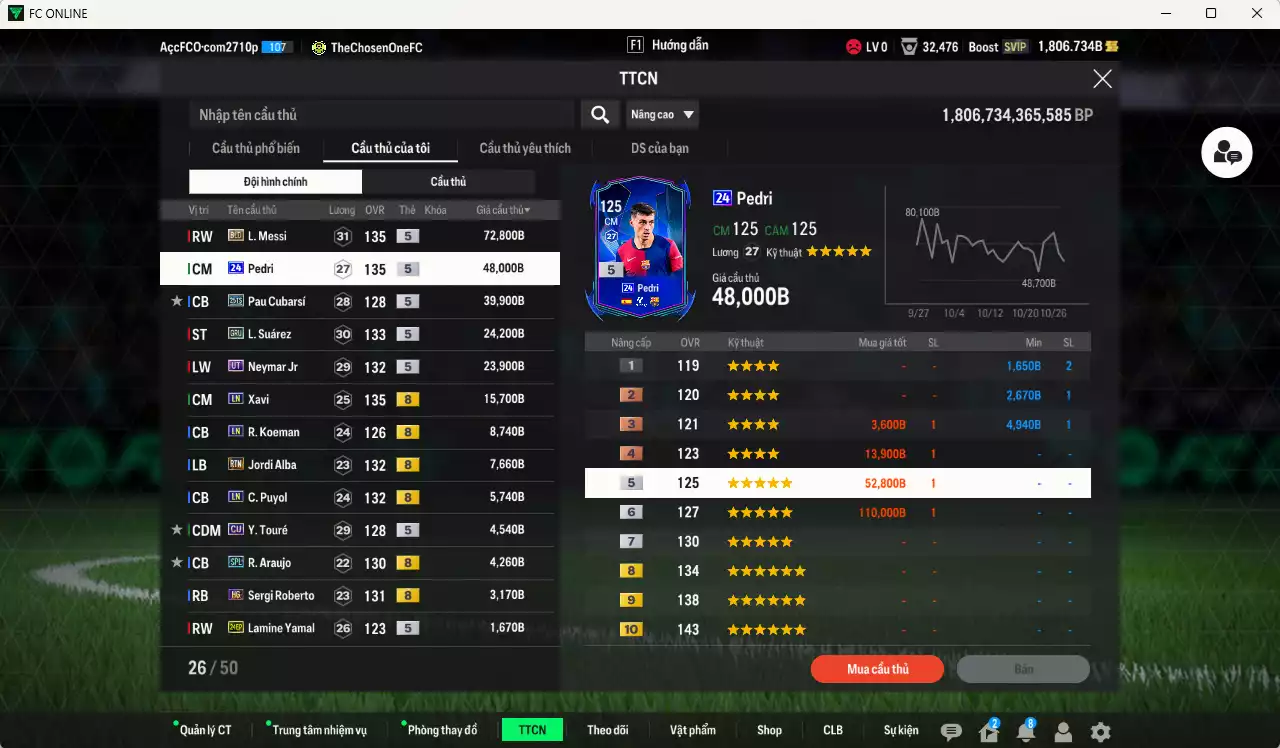
Task: Click the player name search field
Action: tap(380, 114)
